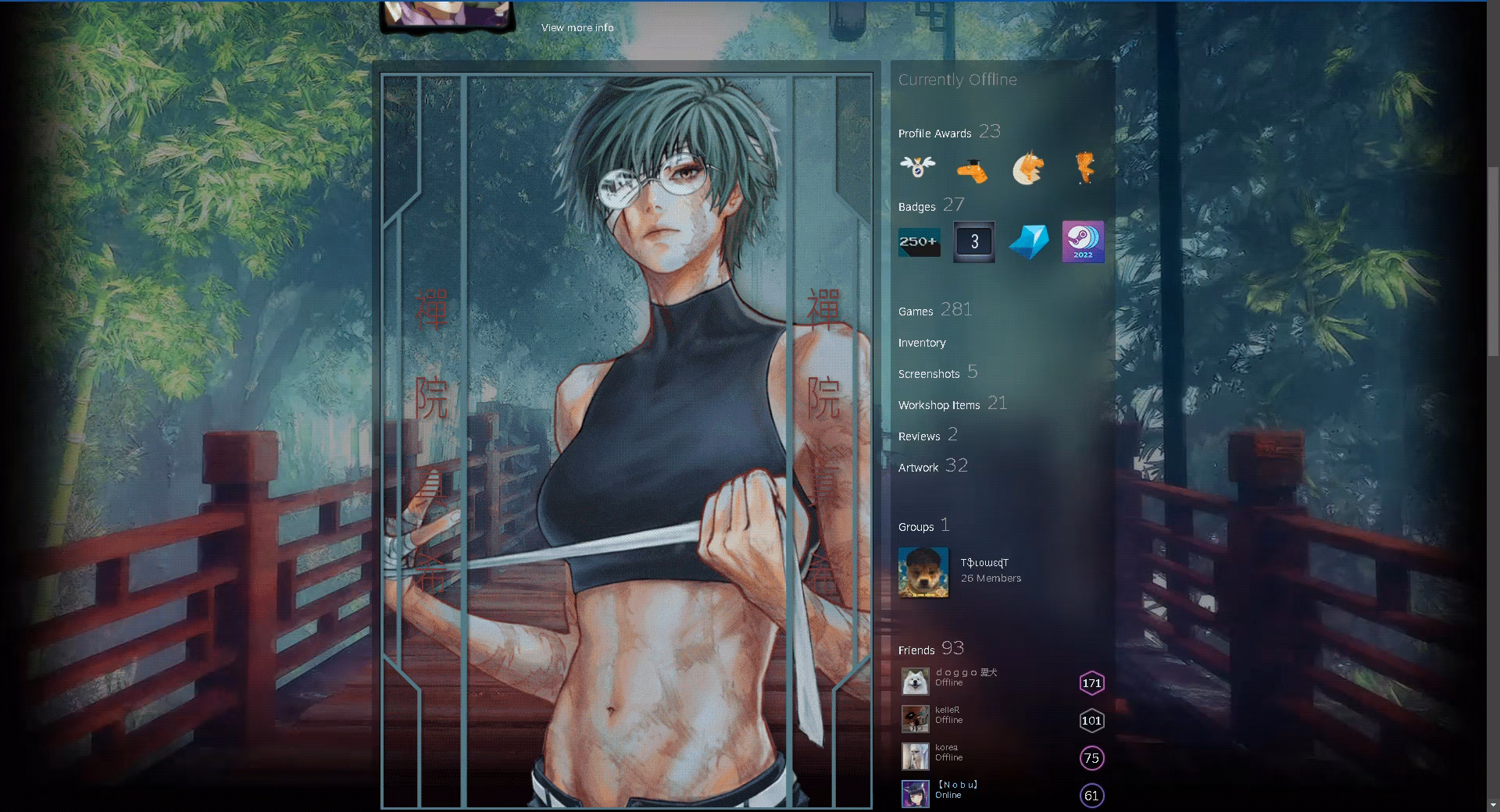
Task: Click the T$ıoueqT group avatar
Action: click(923, 572)
